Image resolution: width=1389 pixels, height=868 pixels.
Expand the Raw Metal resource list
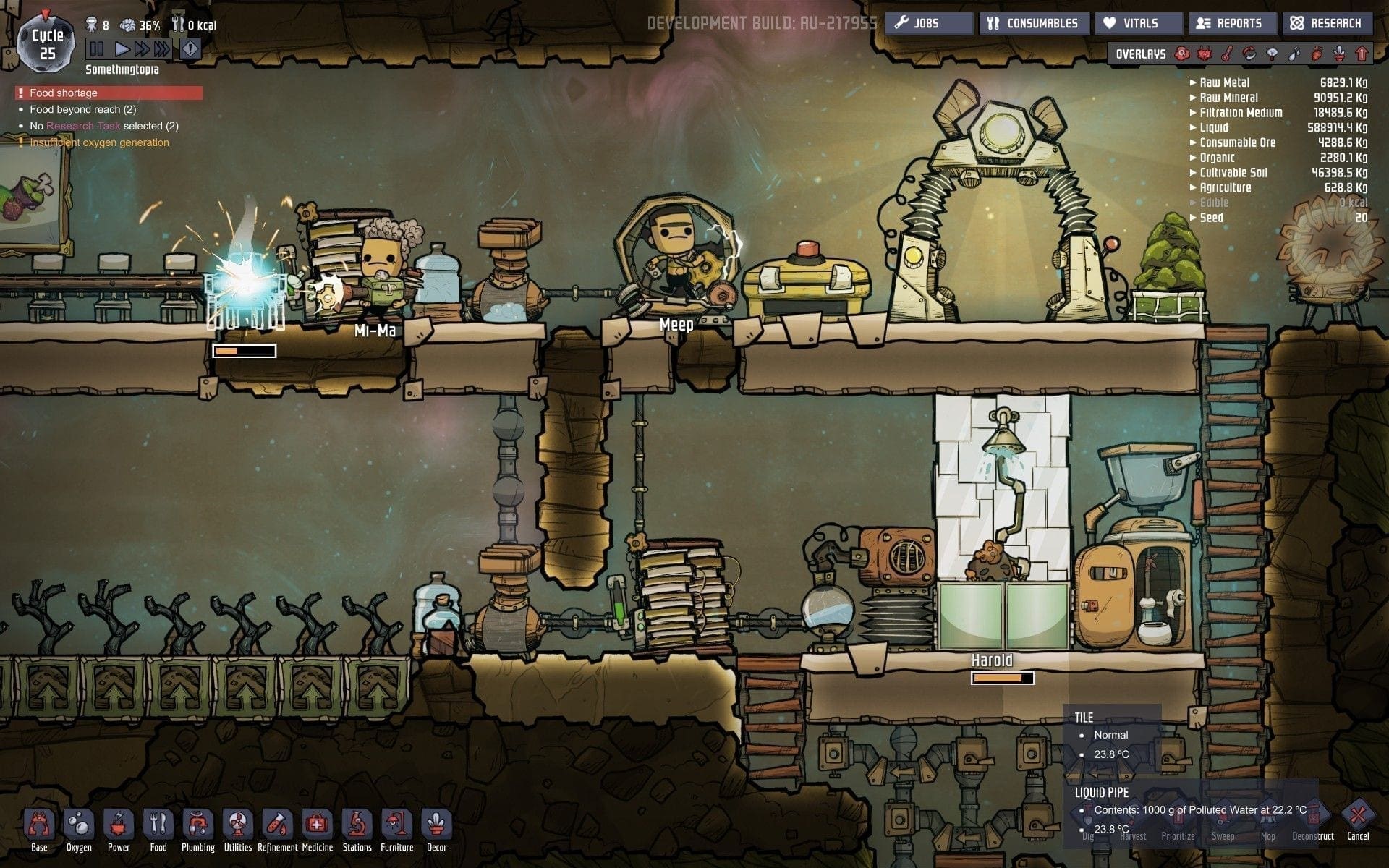tap(1224, 82)
